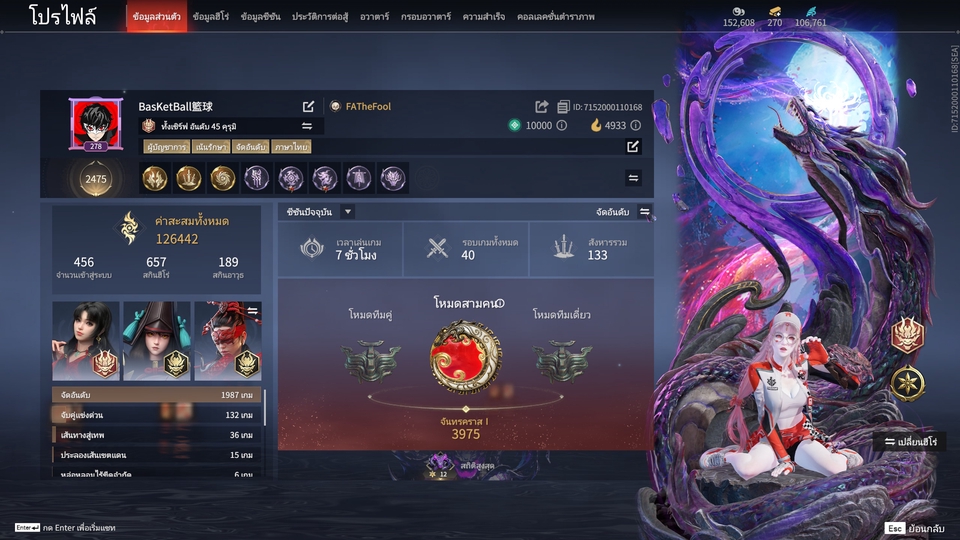Edit the profile tags row
Viewport: 960px width, 540px height.
tap(633, 147)
